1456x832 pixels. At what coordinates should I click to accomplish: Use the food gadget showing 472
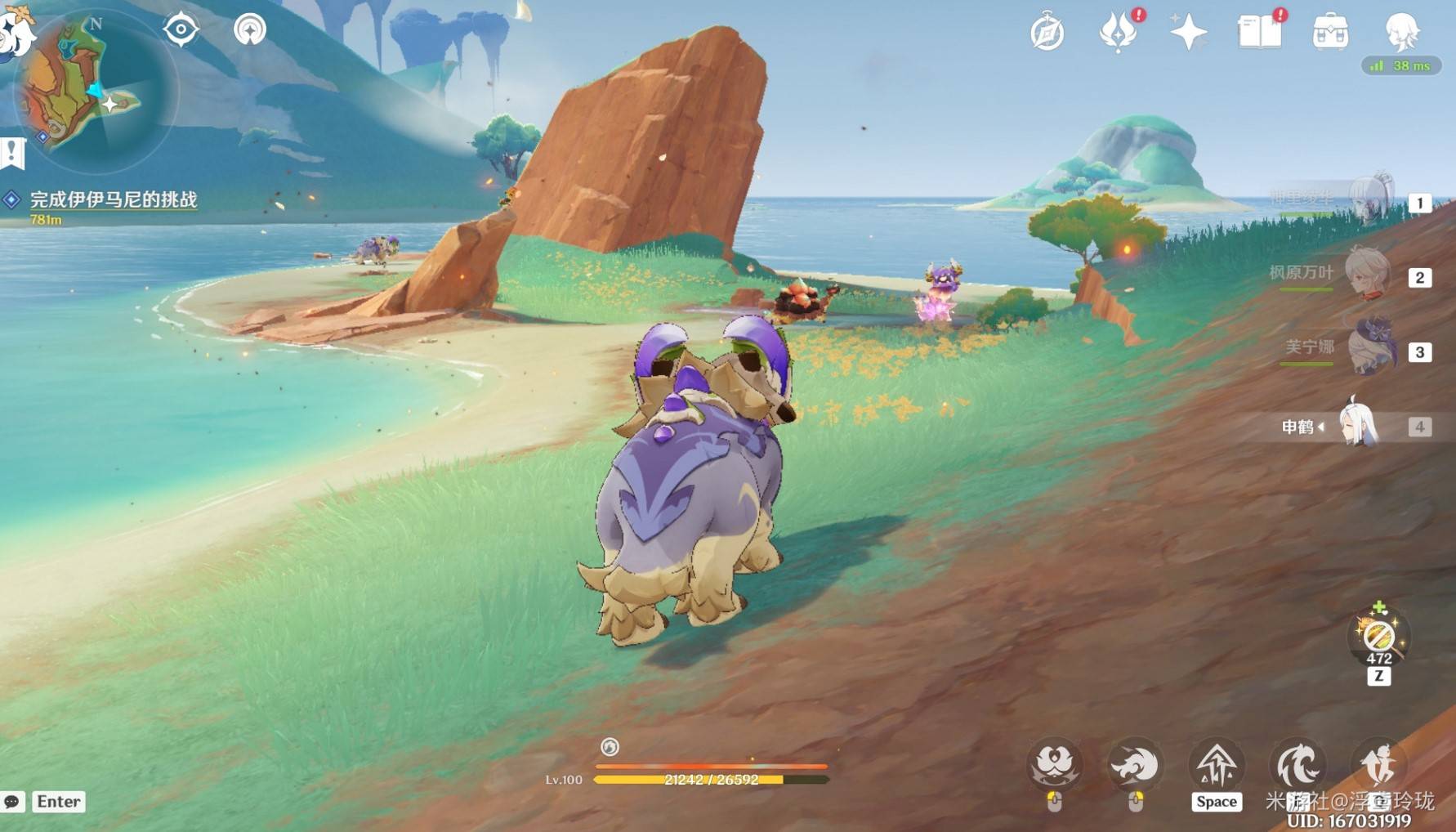click(1379, 636)
